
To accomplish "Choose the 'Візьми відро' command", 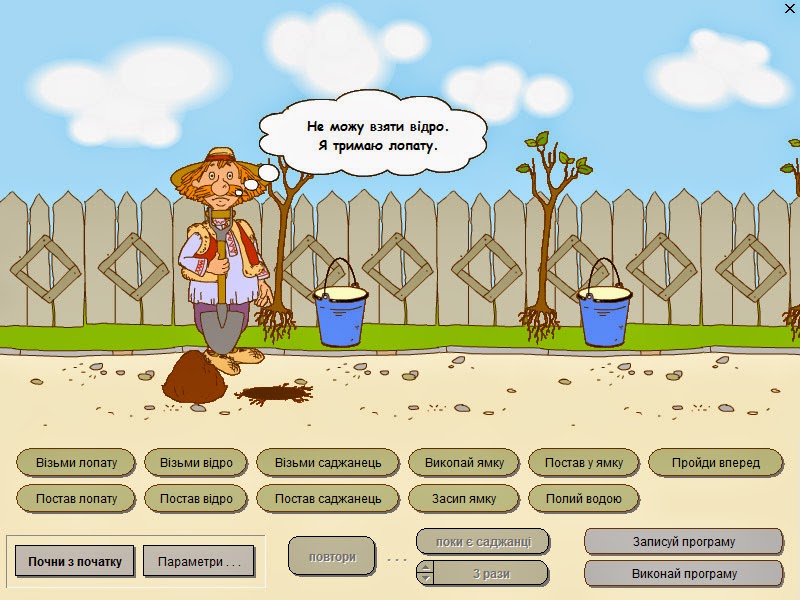I will coord(196,463).
